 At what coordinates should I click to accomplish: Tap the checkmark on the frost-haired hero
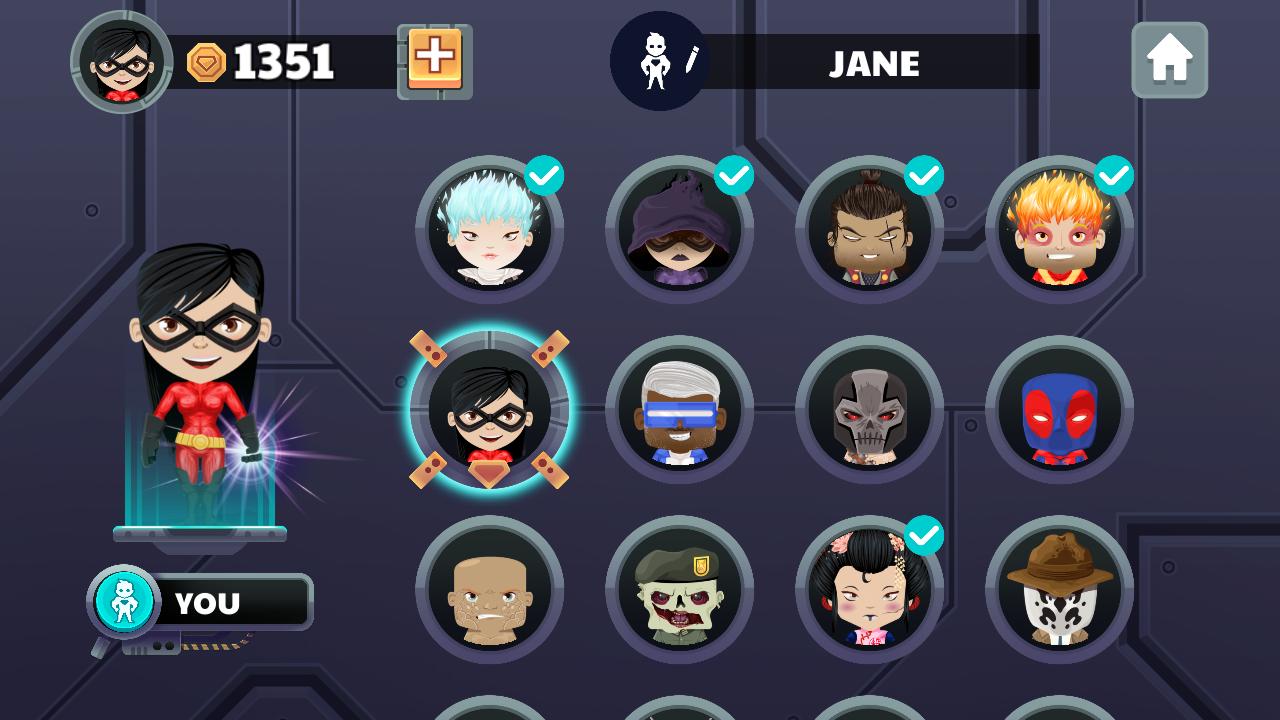pos(545,174)
